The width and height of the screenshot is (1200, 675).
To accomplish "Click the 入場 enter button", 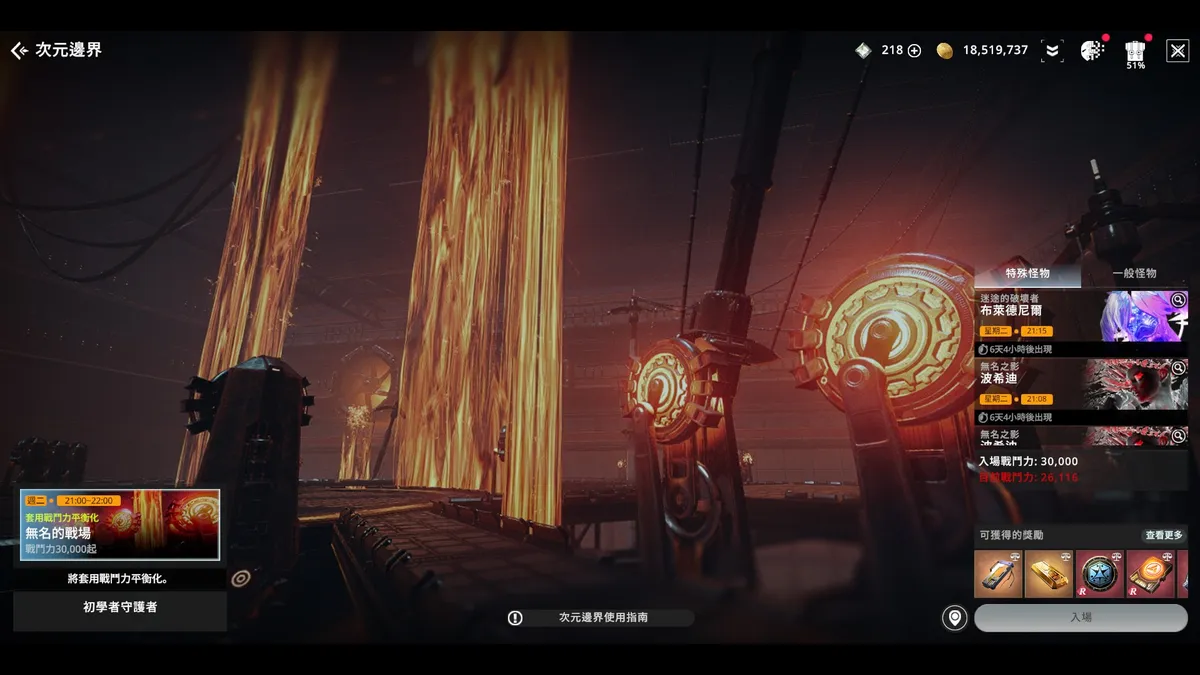I will click(1081, 617).
